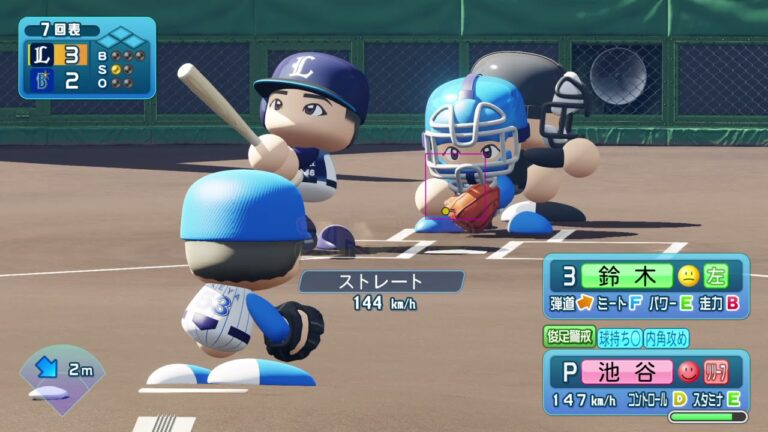
Task: Click the 内角攻め skill tag
Action: [666, 338]
